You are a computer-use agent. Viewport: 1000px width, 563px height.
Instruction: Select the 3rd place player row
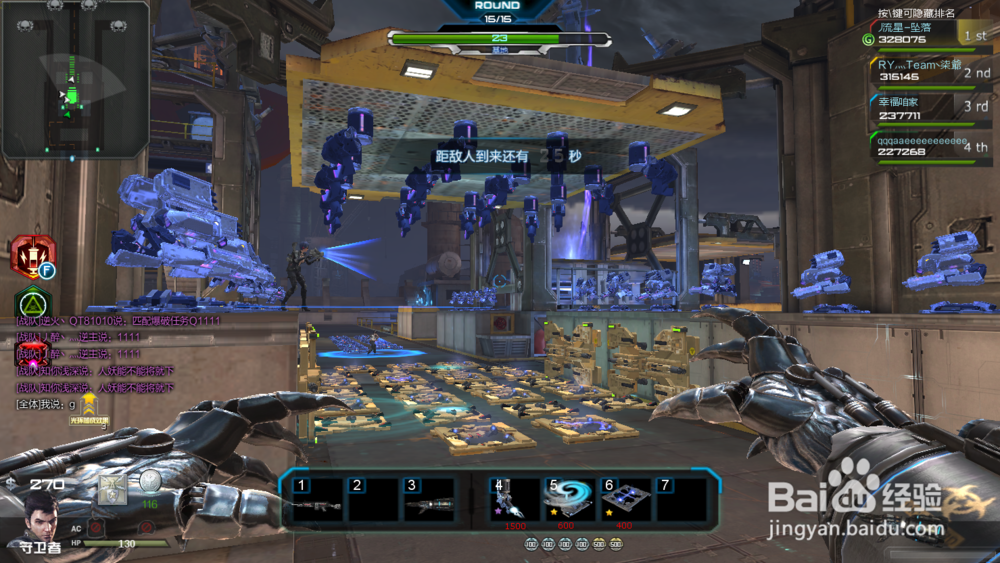pos(927,108)
